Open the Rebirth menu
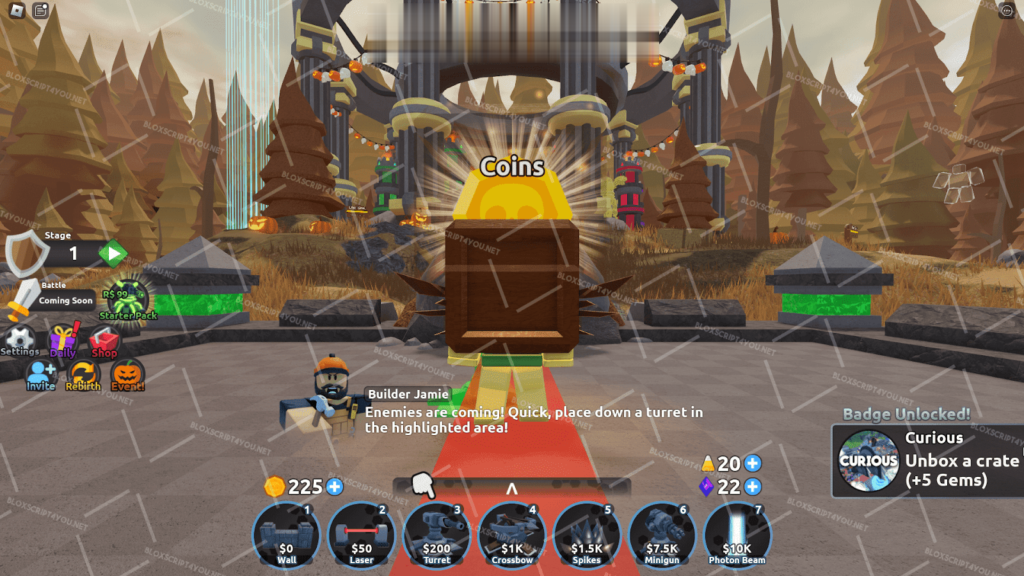The width and height of the screenshot is (1024, 576). (83, 375)
